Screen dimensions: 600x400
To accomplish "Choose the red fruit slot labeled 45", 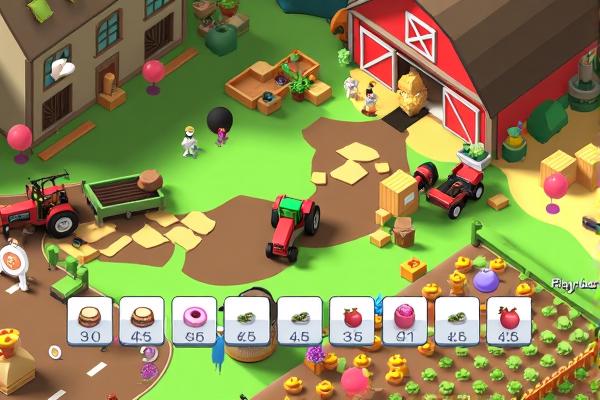I will [x=509, y=322].
